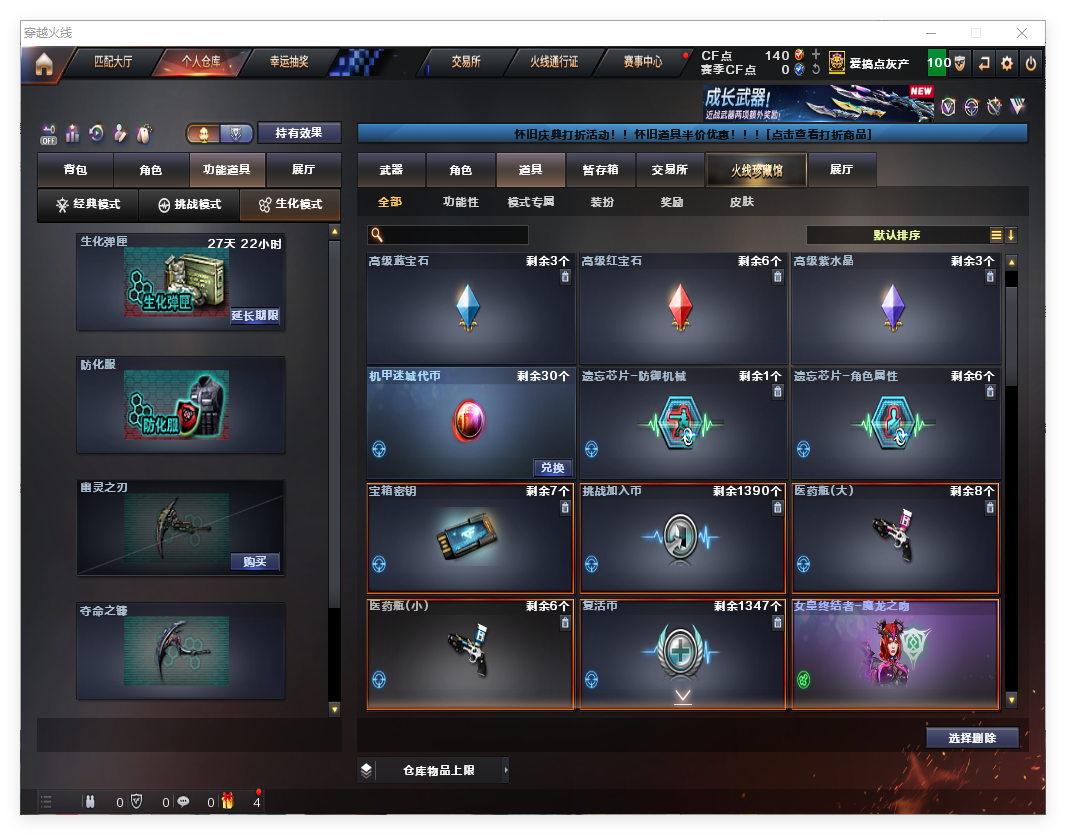This screenshot has height=835, width=1066.
Task: Select the 皮肤 skins filter
Action: (x=742, y=202)
